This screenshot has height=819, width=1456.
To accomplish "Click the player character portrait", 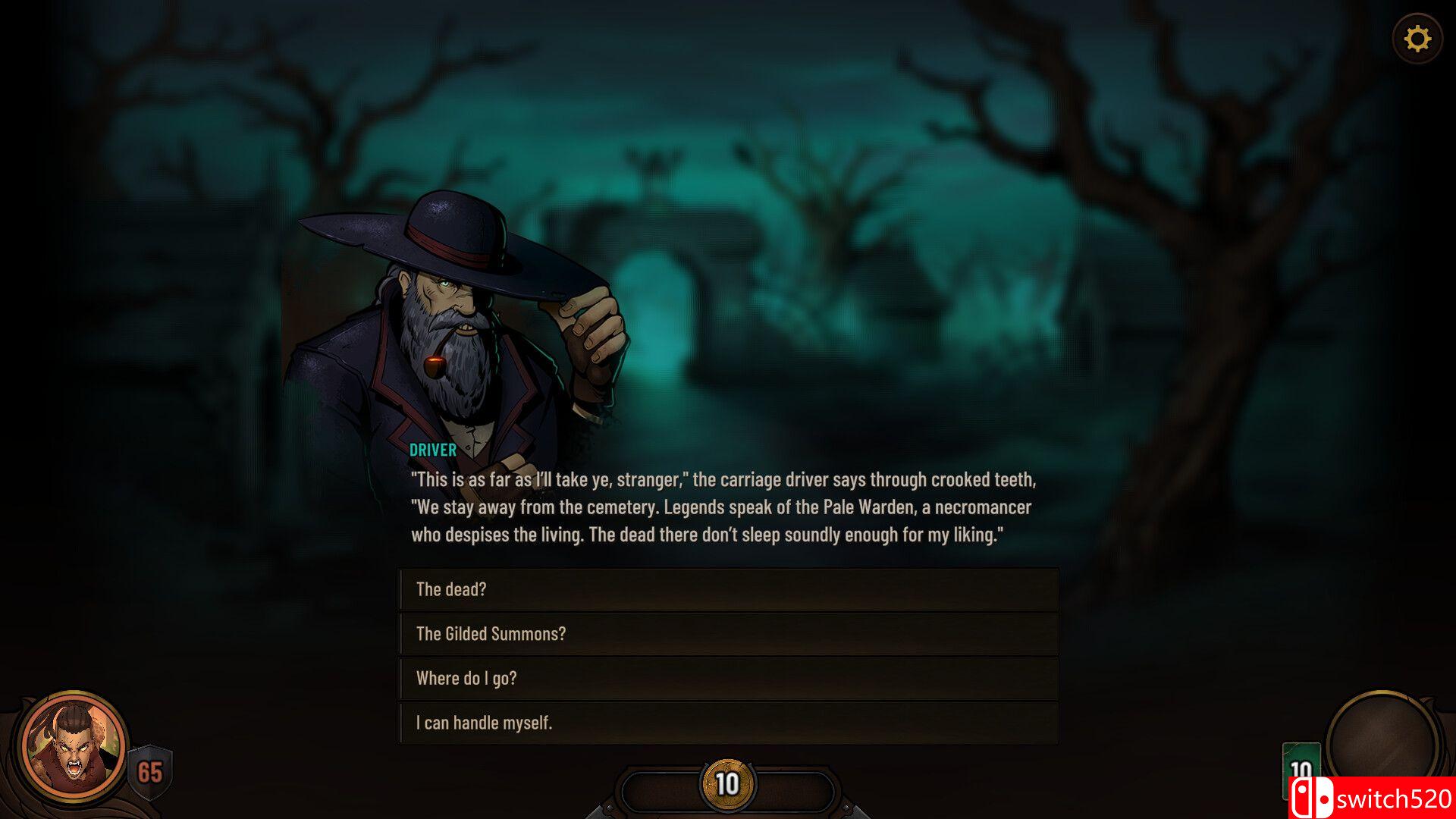I will point(74,747).
